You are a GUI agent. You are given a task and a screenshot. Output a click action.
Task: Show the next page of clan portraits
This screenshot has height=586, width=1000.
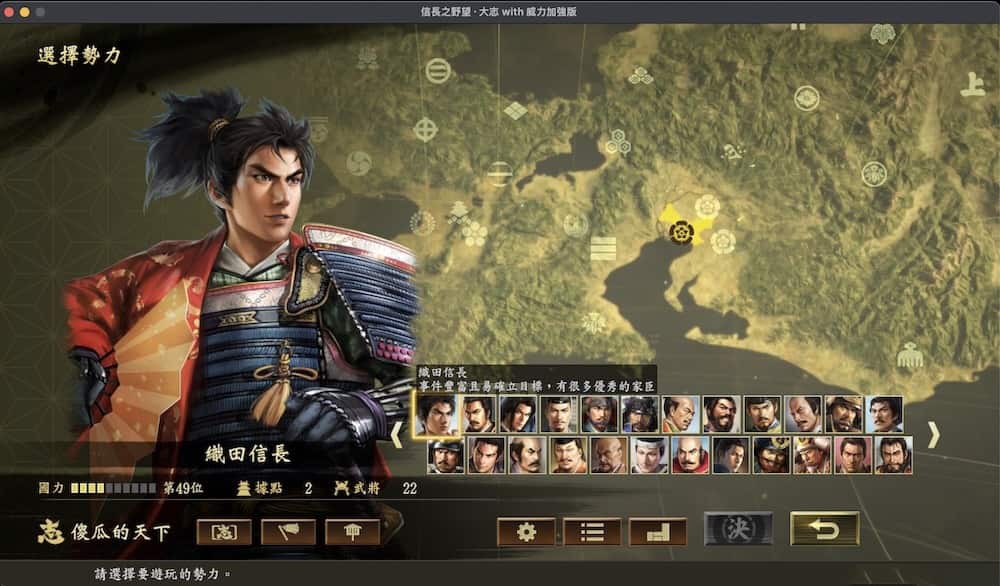click(x=933, y=434)
